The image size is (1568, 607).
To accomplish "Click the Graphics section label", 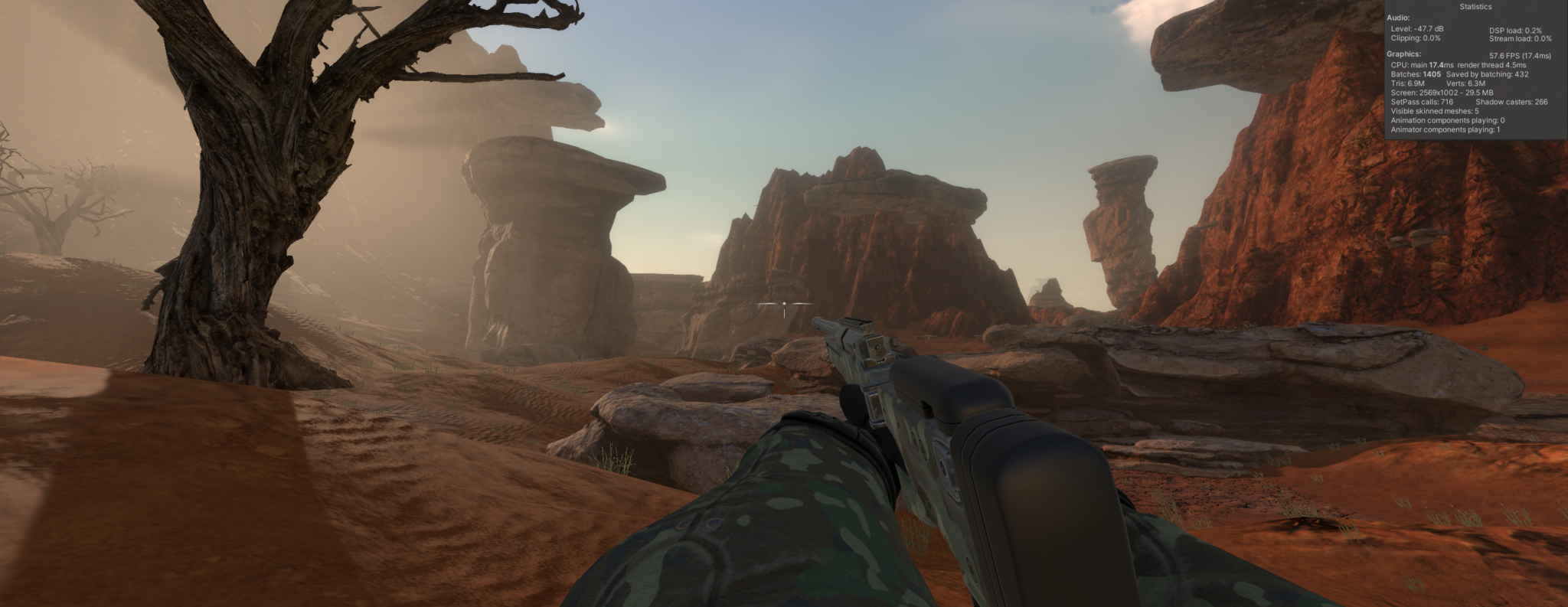I will click(x=1404, y=55).
